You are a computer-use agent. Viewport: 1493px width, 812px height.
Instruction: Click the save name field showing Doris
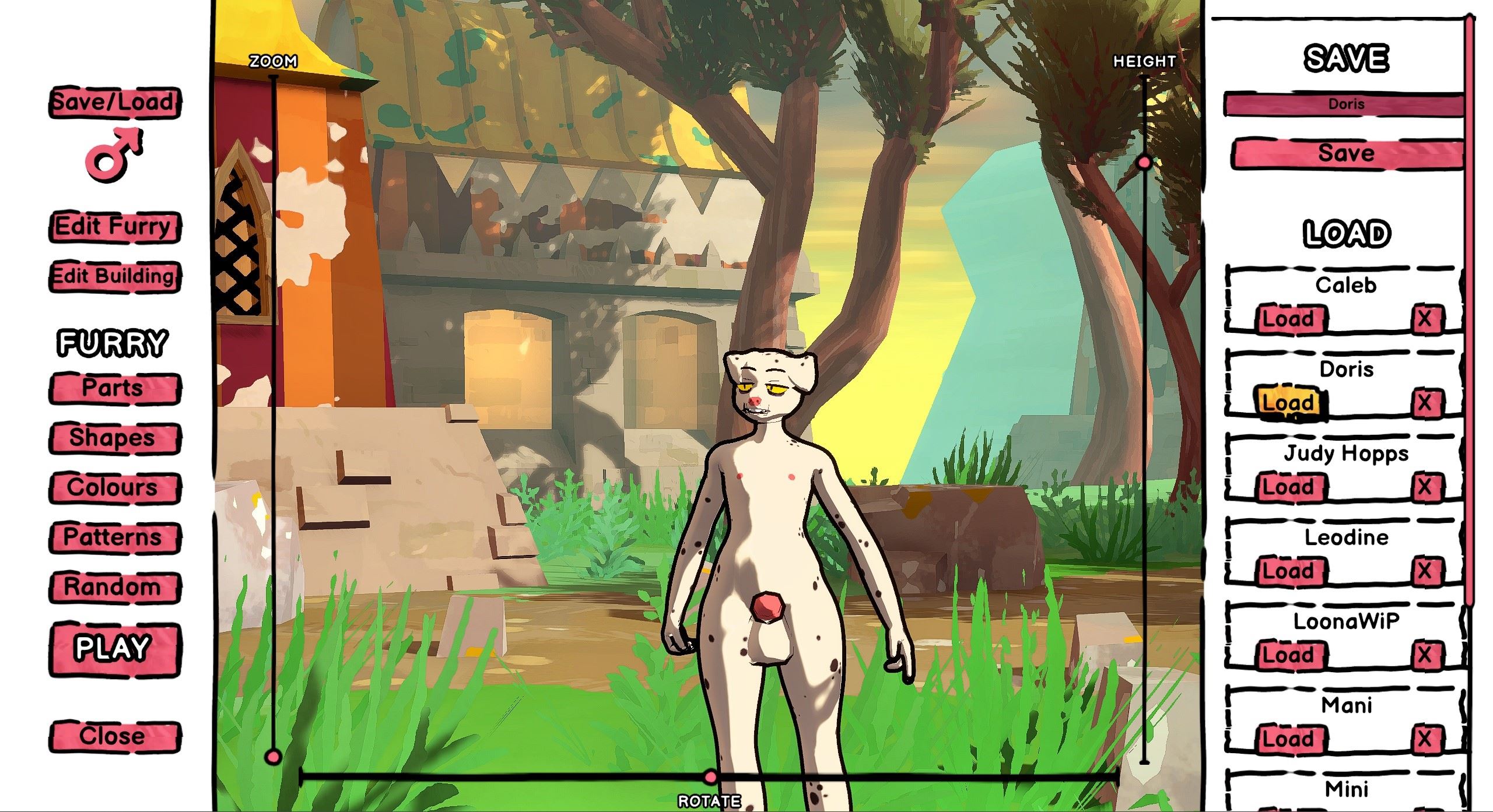click(1345, 105)
